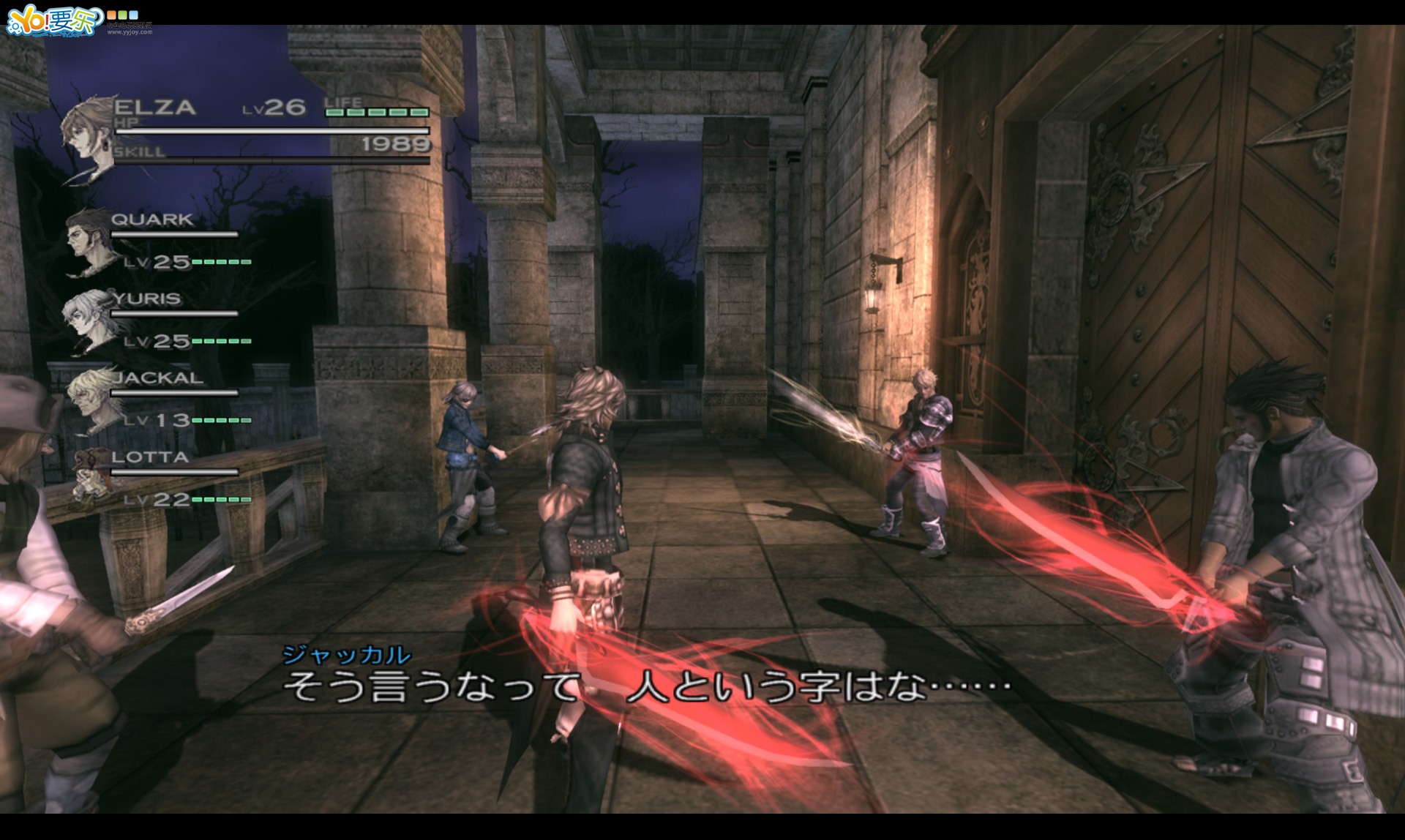Pick Lotta's portrait in the party list
The image size is (1405, 840).
tap(91, 476)
